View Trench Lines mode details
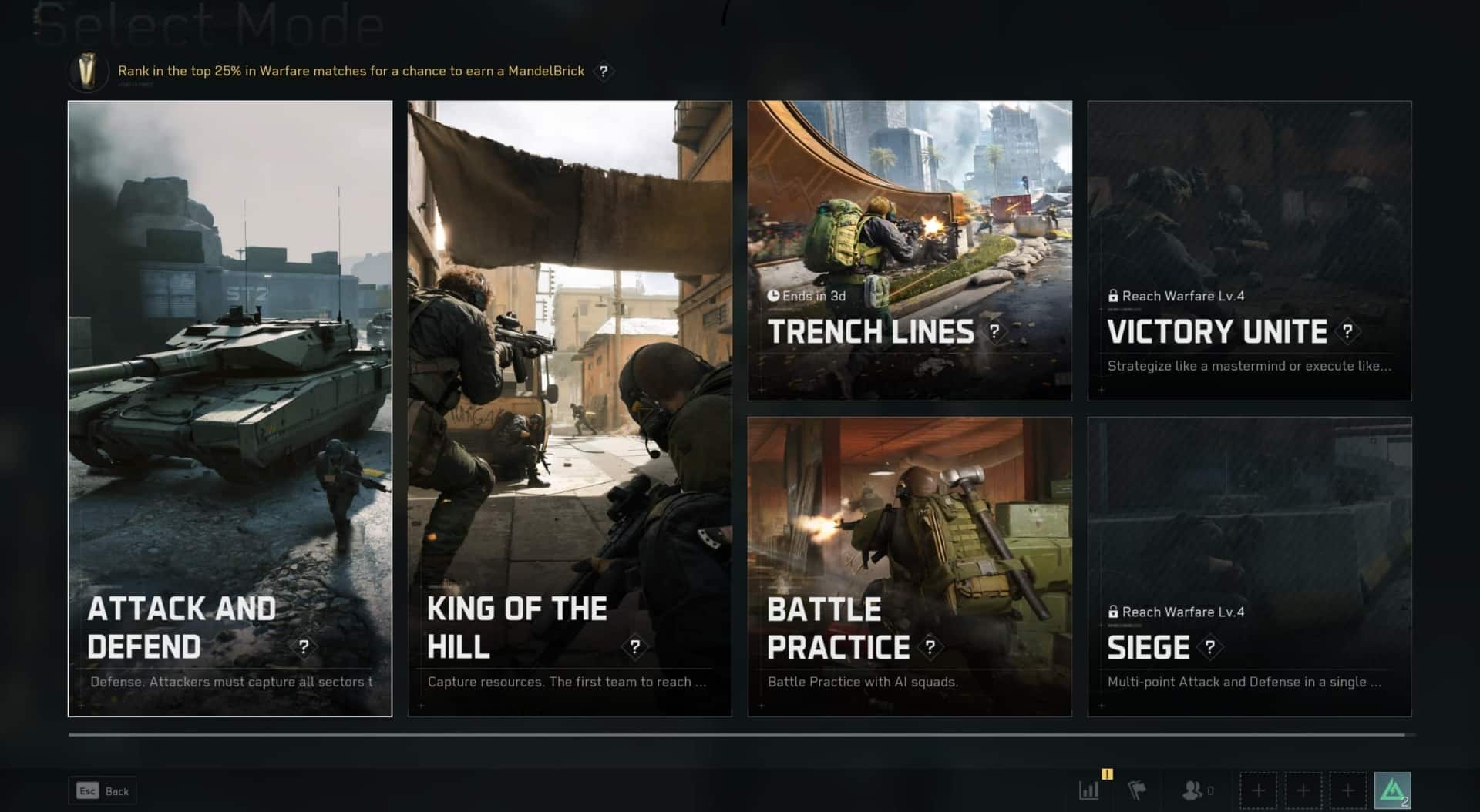Screen dimensions: 1480x812 tap(994, 331)
